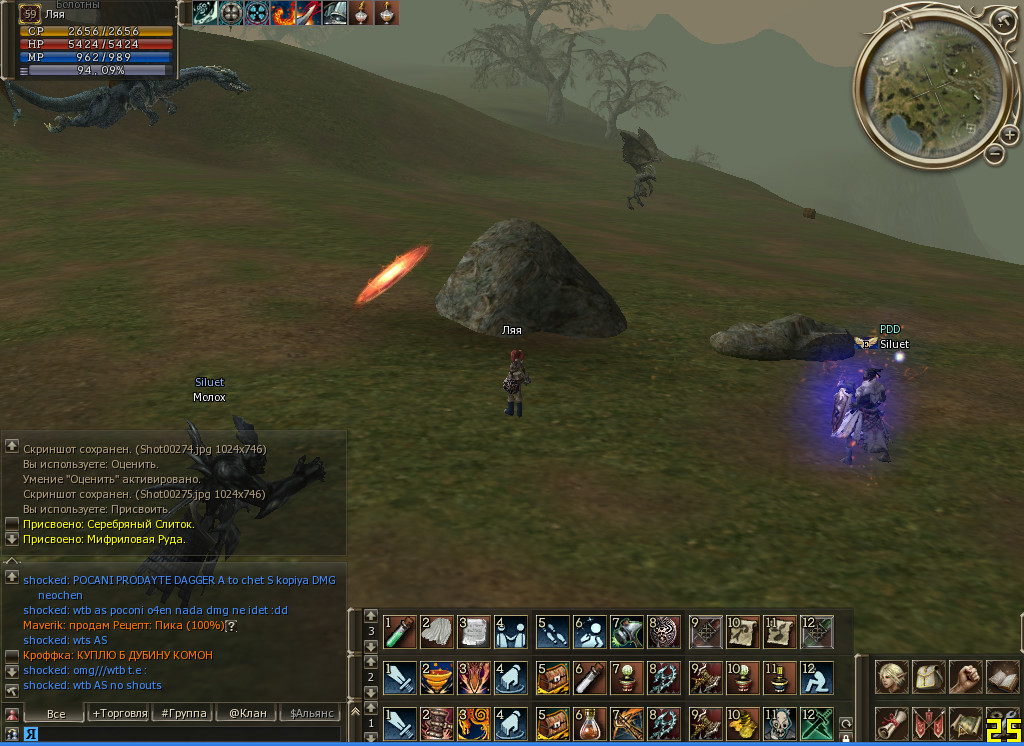Screen dimensions: 1024x746
Task: Open the character status elf portrait icon
Action: [x=892, y=677]
